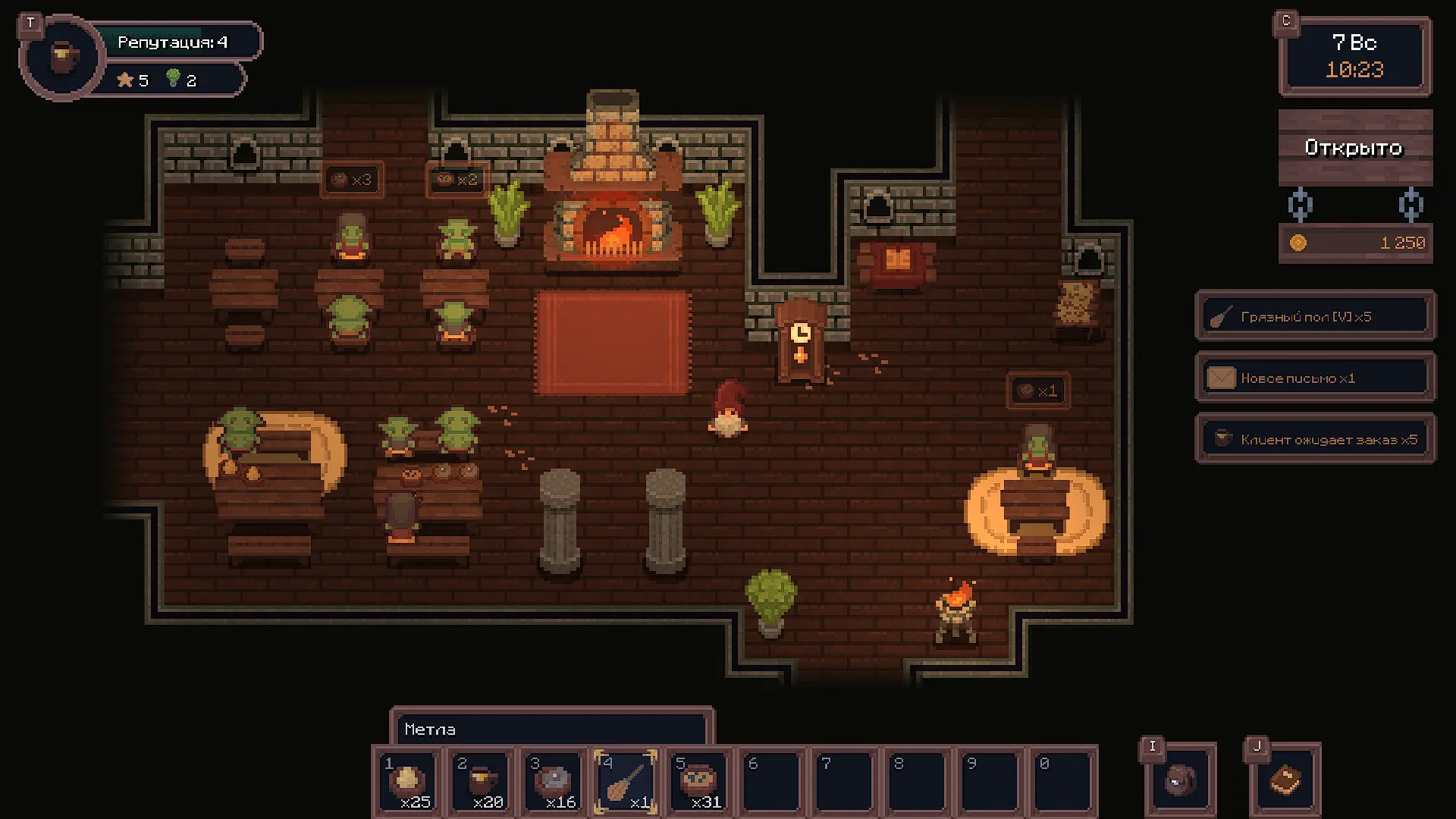Click the calendar day and time panel
This screenshot has width=1456, height=819.
[1354, 57]
